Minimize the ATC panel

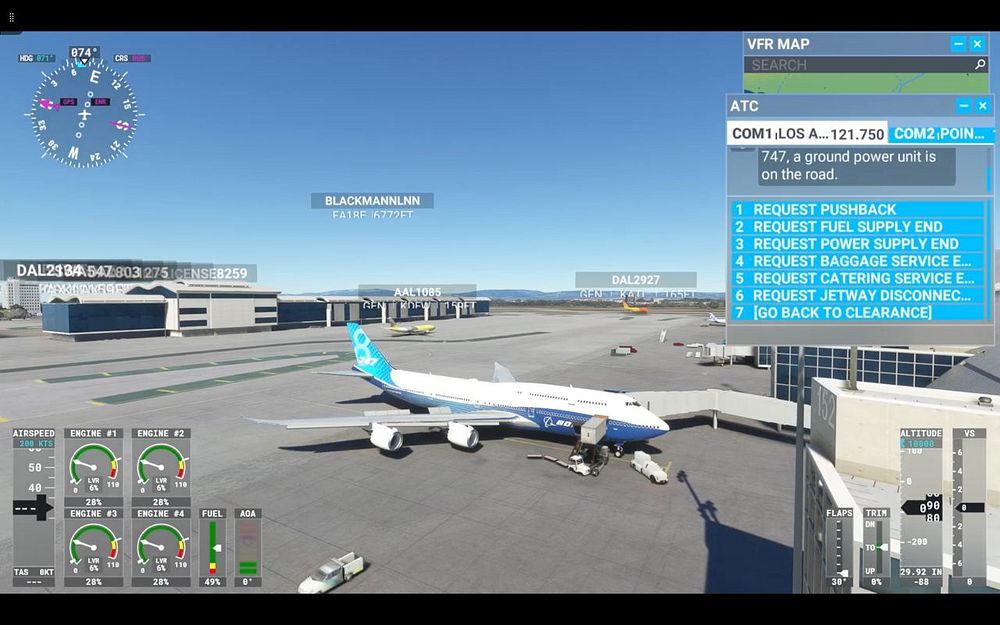pyautogui.click(x=964, y=106)
